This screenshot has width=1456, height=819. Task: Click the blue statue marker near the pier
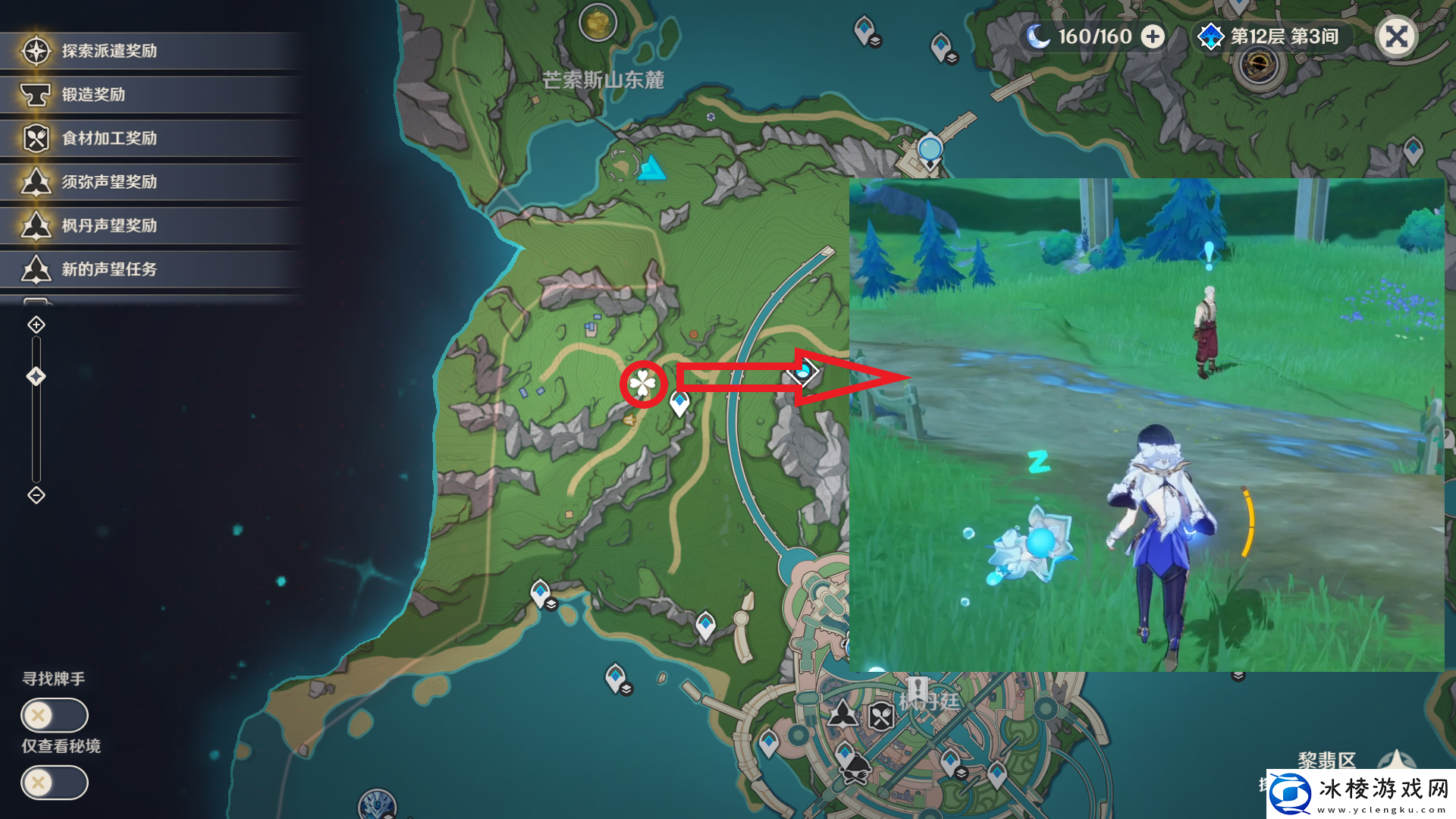coord(930,148)
